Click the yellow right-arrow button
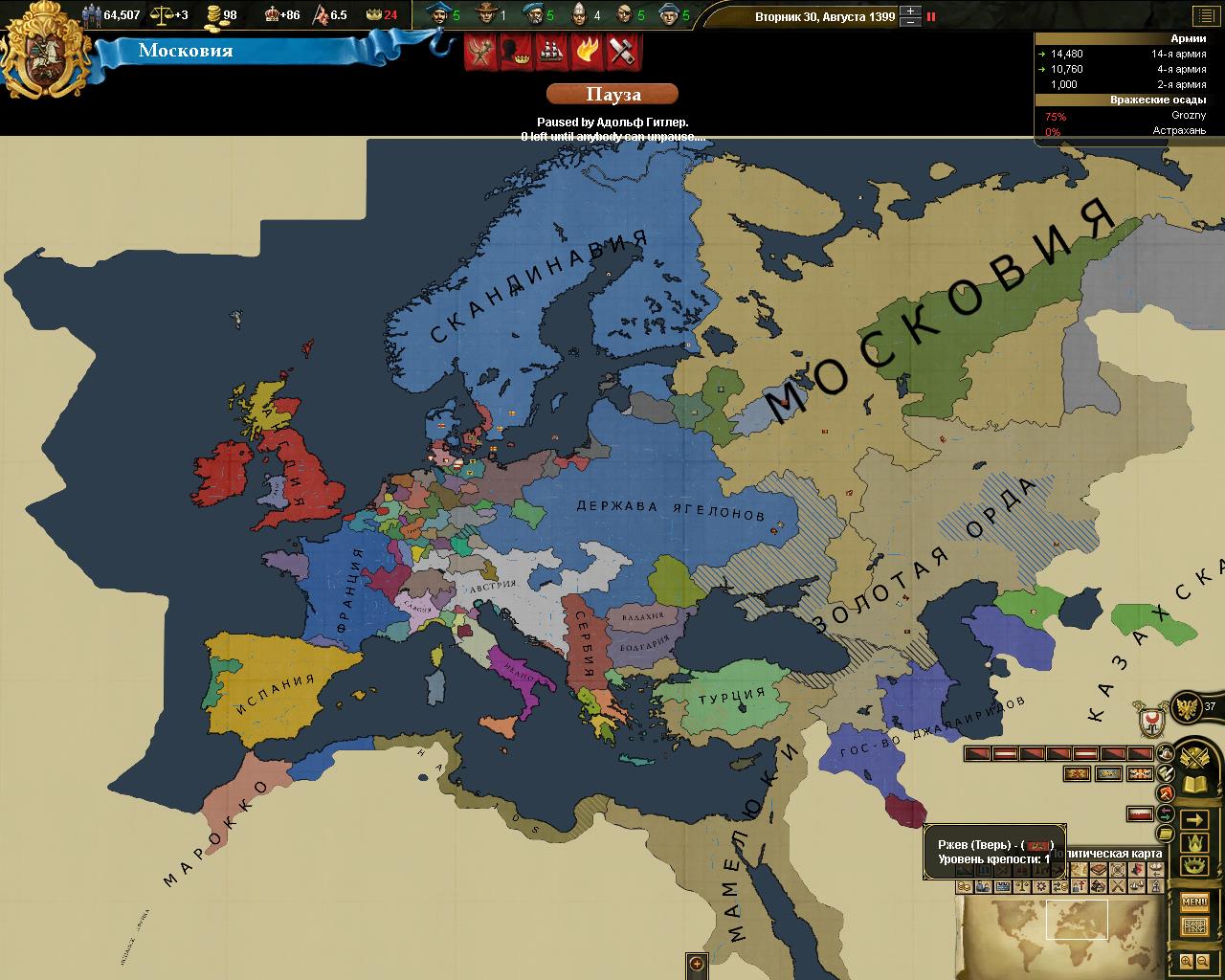This screenshot has width=1225, height=980. pyautogui.click(x=1194, y=820)
